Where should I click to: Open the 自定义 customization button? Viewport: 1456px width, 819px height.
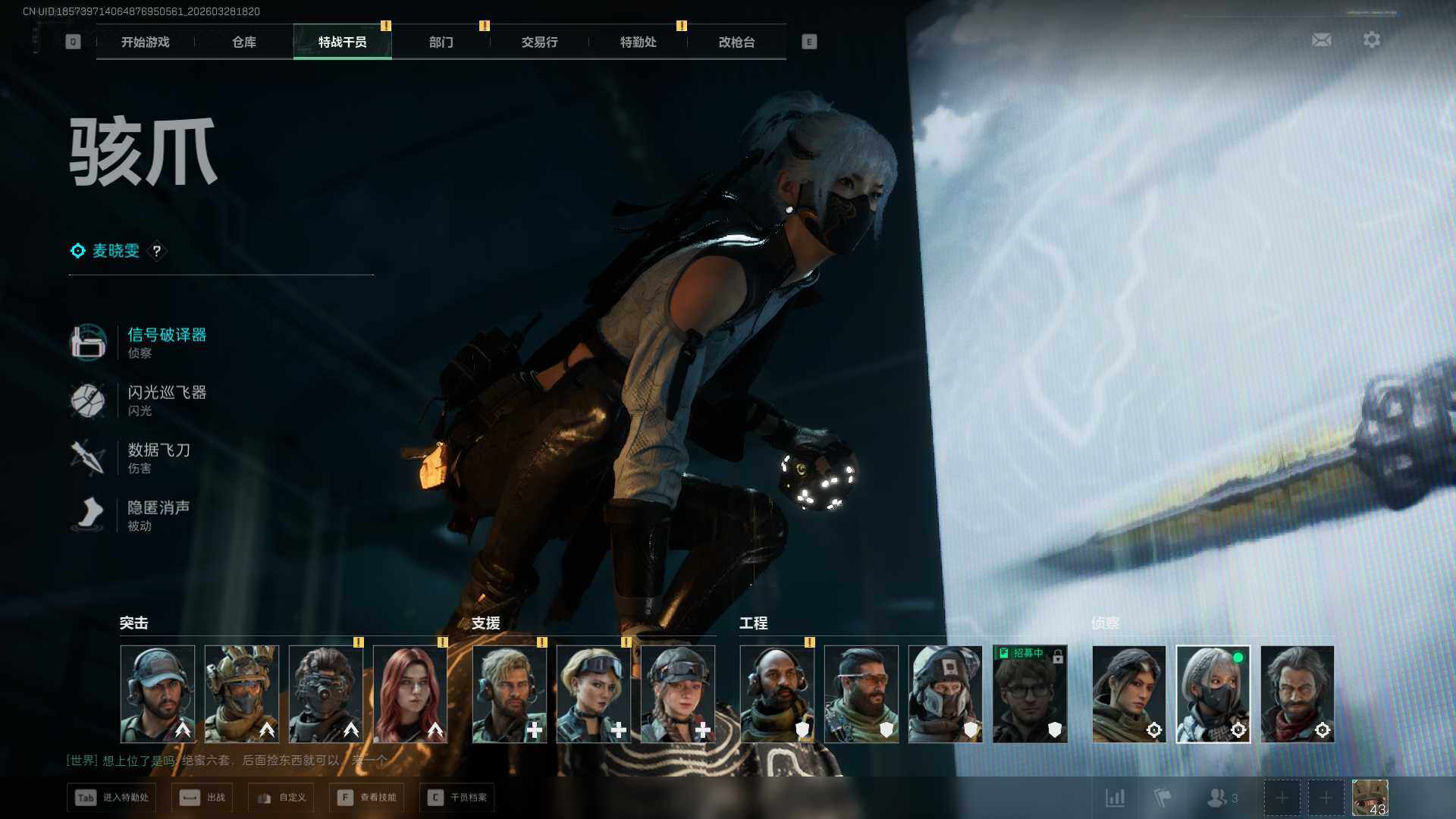pos(282,798)
